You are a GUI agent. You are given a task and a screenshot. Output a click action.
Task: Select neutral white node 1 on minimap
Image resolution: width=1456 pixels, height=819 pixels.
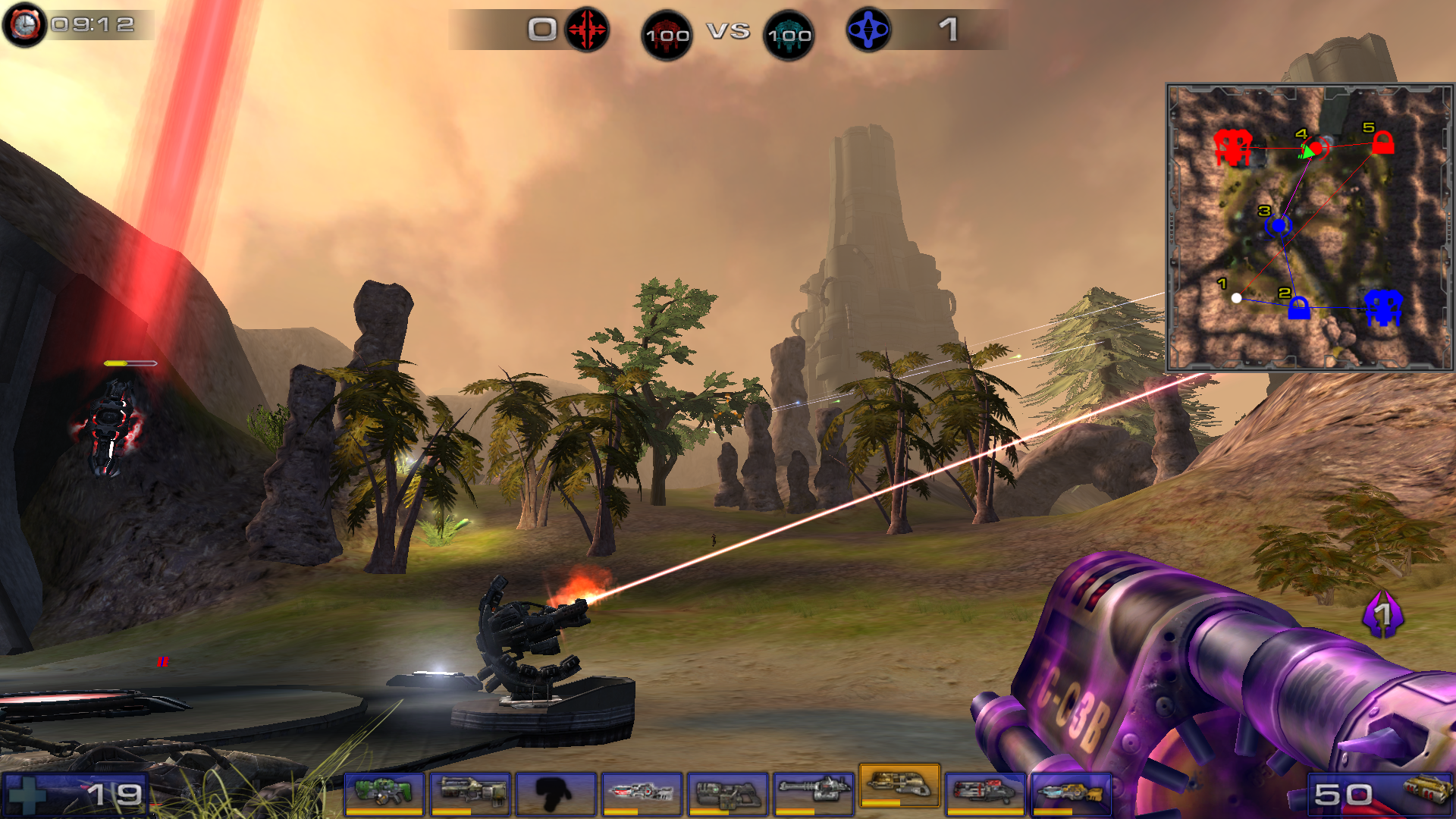click(1236, 298)
